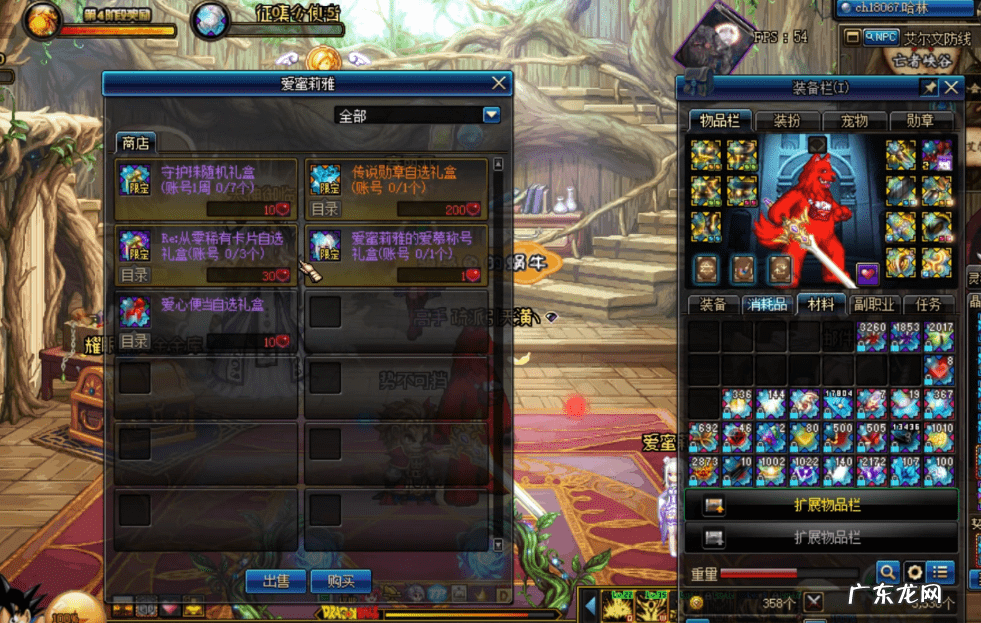
Task: Select the 商店 tab
Action: tap(135, 143)
